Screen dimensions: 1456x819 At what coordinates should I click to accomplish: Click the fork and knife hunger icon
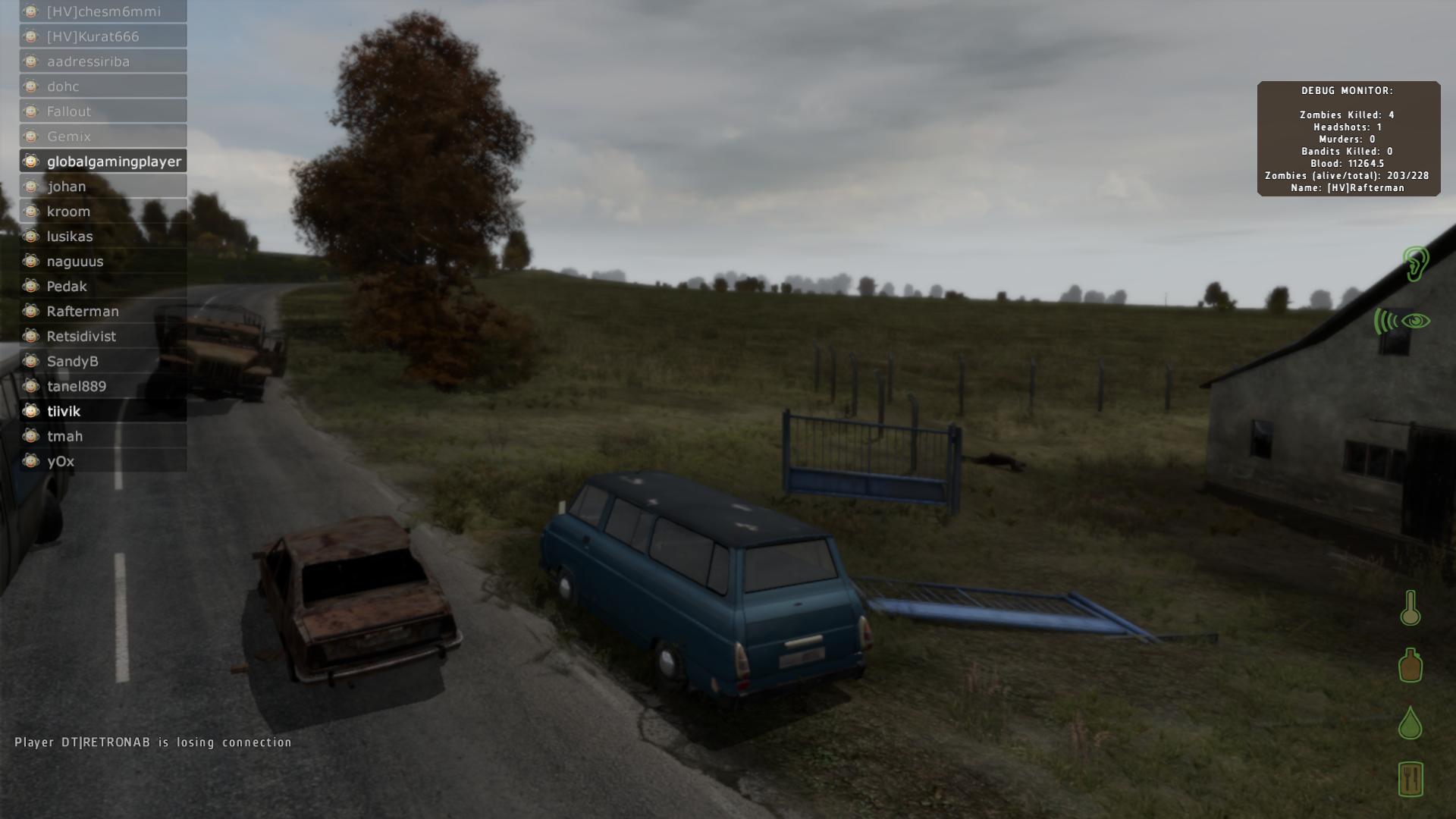coord(1410,779)
